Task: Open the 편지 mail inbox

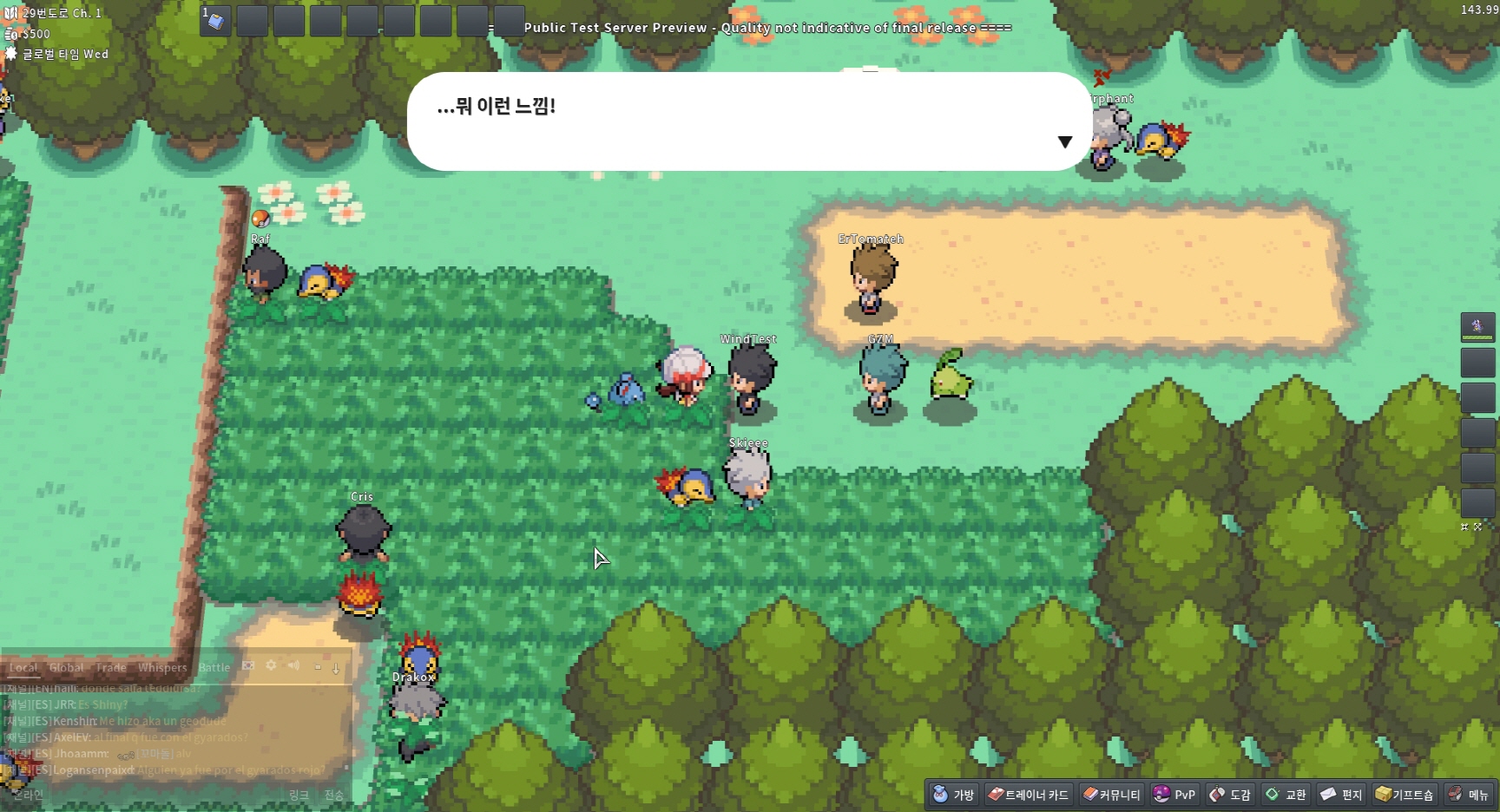Action: point(1341,794)
